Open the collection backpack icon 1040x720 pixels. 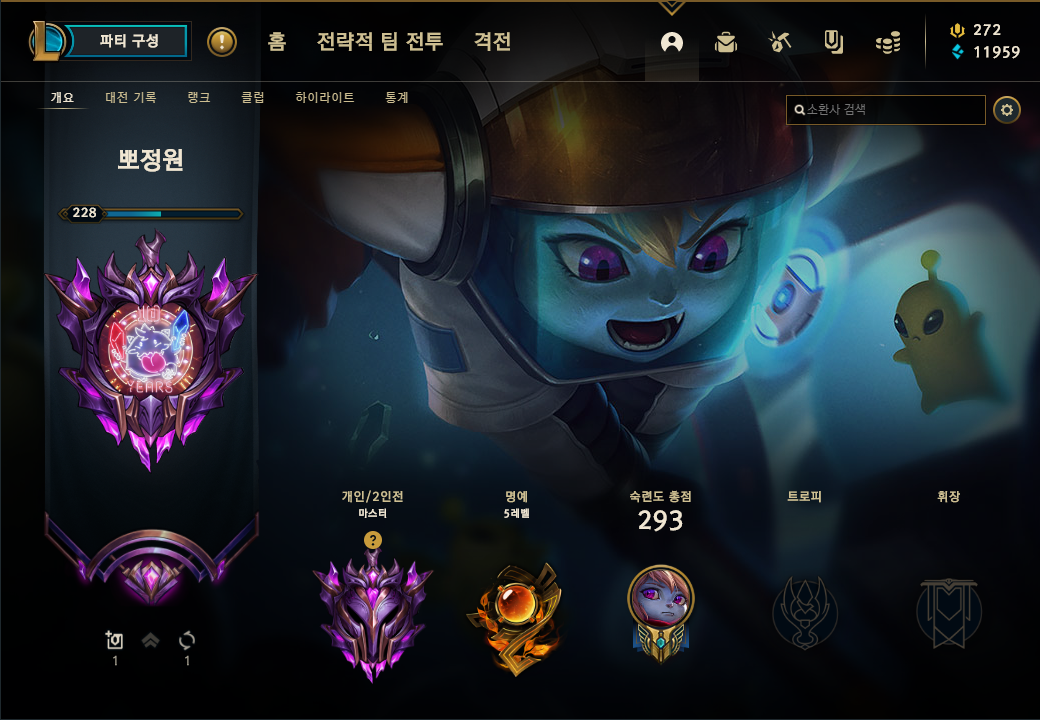click(726, 42)
